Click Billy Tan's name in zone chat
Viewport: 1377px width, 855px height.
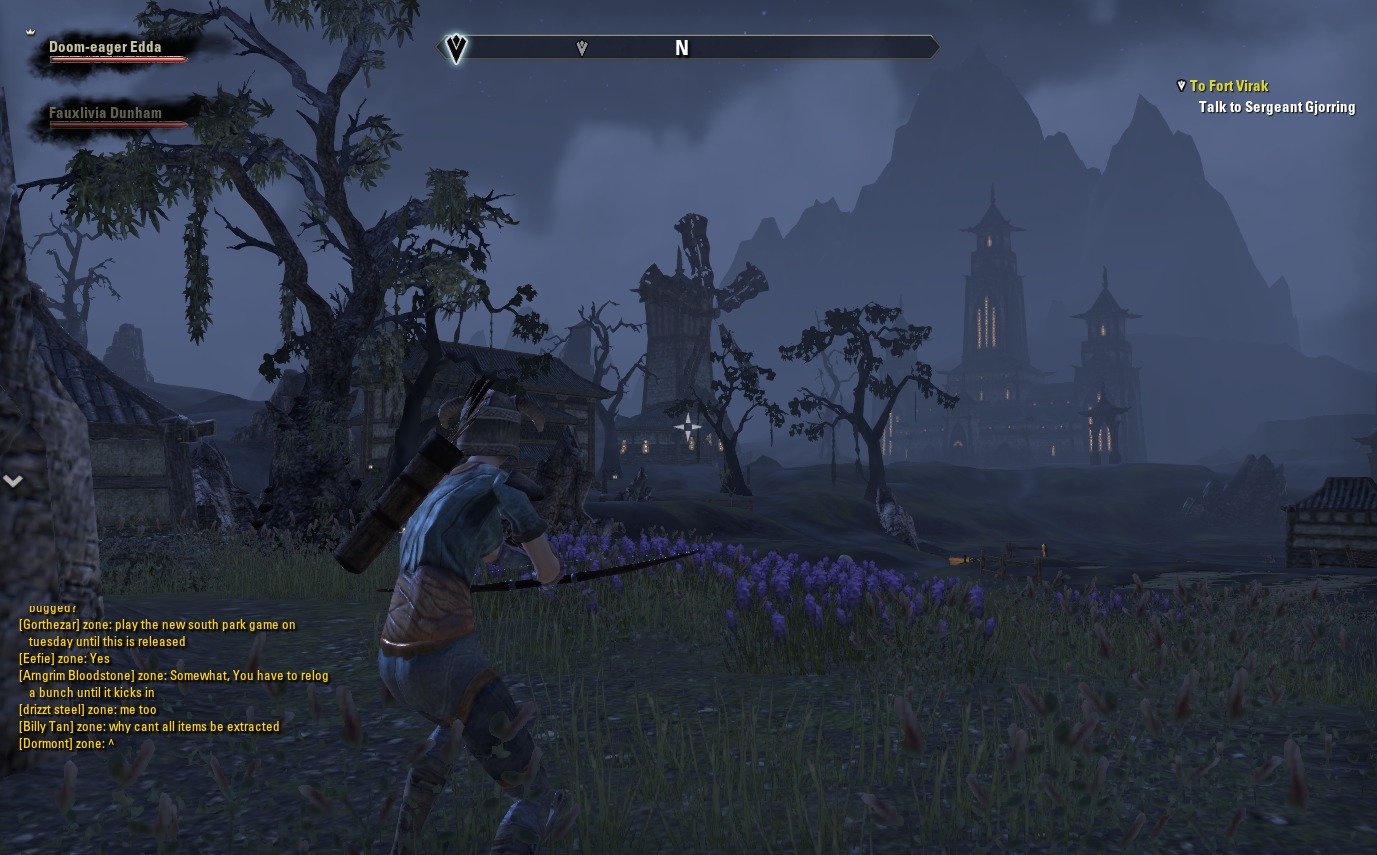pyautogui.click(x=46, y=727)
